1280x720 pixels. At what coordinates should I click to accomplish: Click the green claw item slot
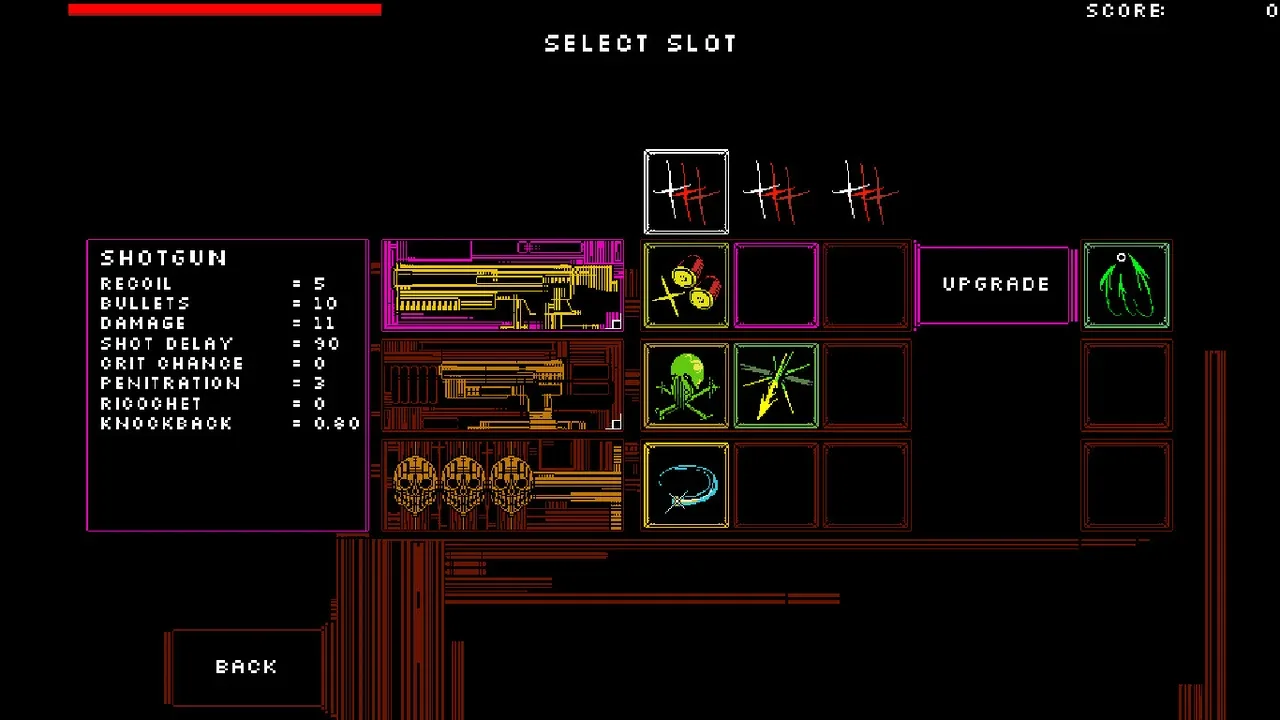coord(1126,285)
